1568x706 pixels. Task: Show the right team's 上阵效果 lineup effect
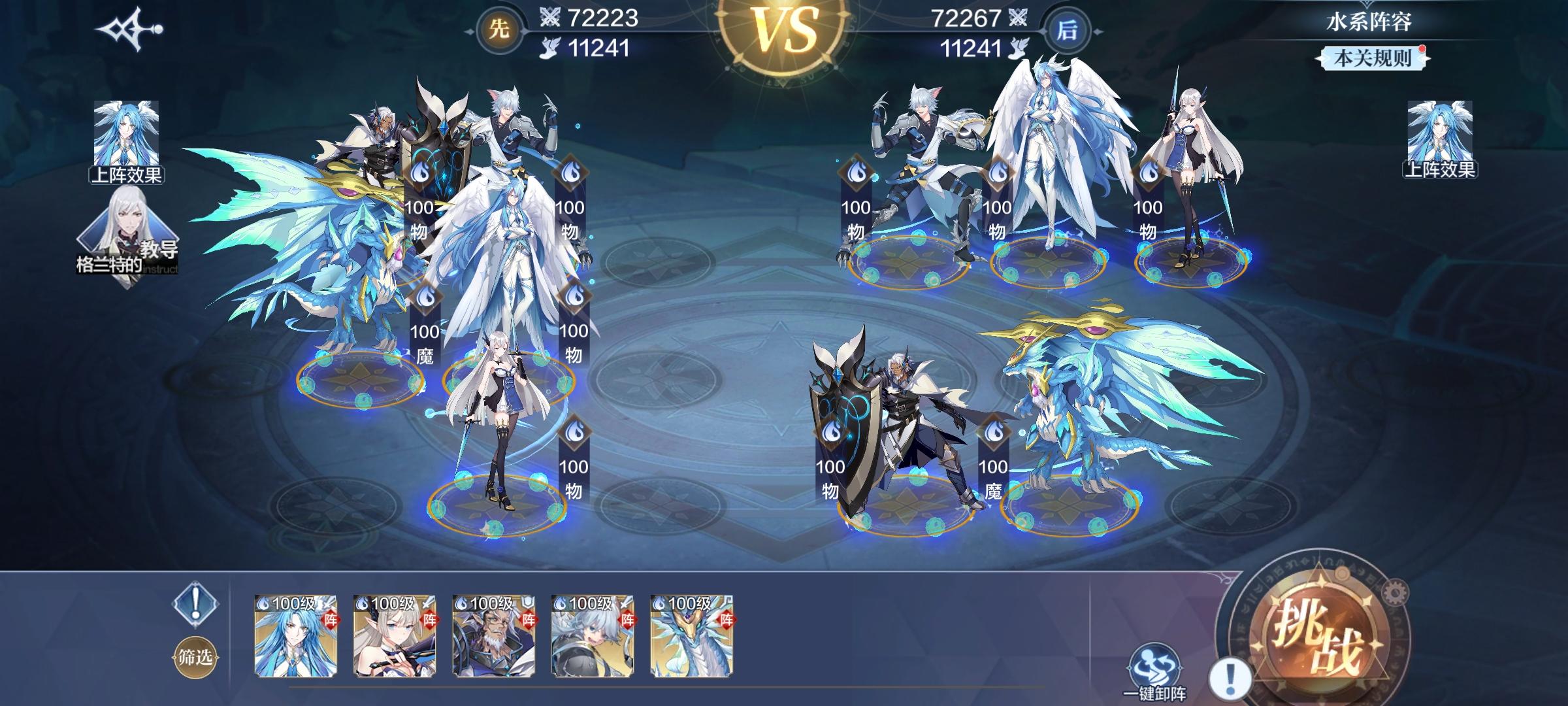(1439, 140)
